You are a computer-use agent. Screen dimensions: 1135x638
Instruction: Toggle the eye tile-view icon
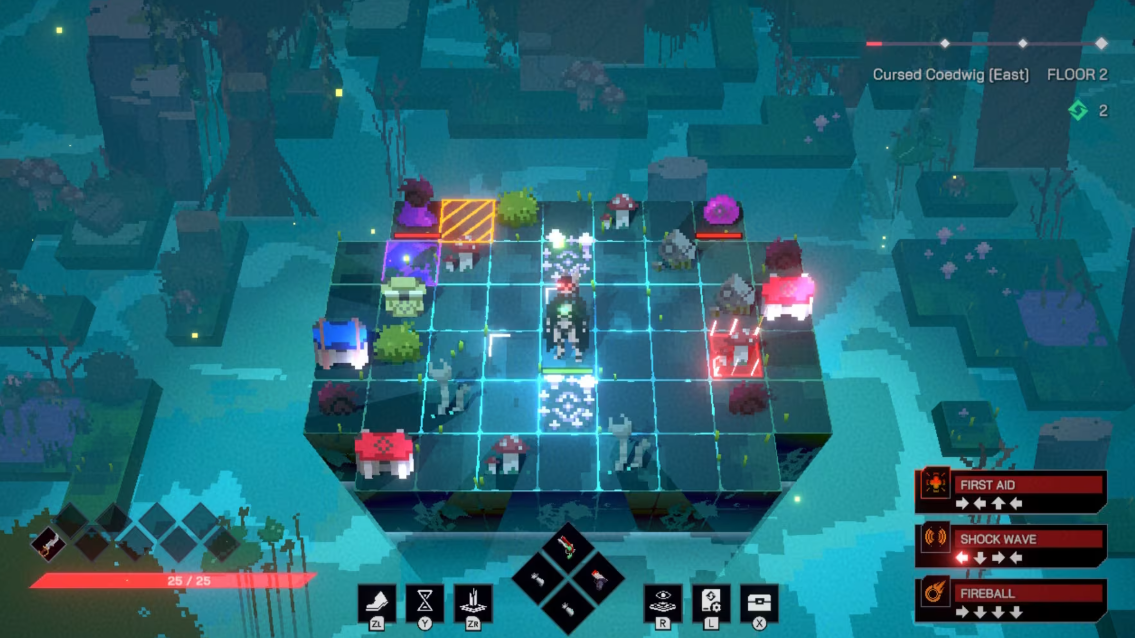pos(662,602)
